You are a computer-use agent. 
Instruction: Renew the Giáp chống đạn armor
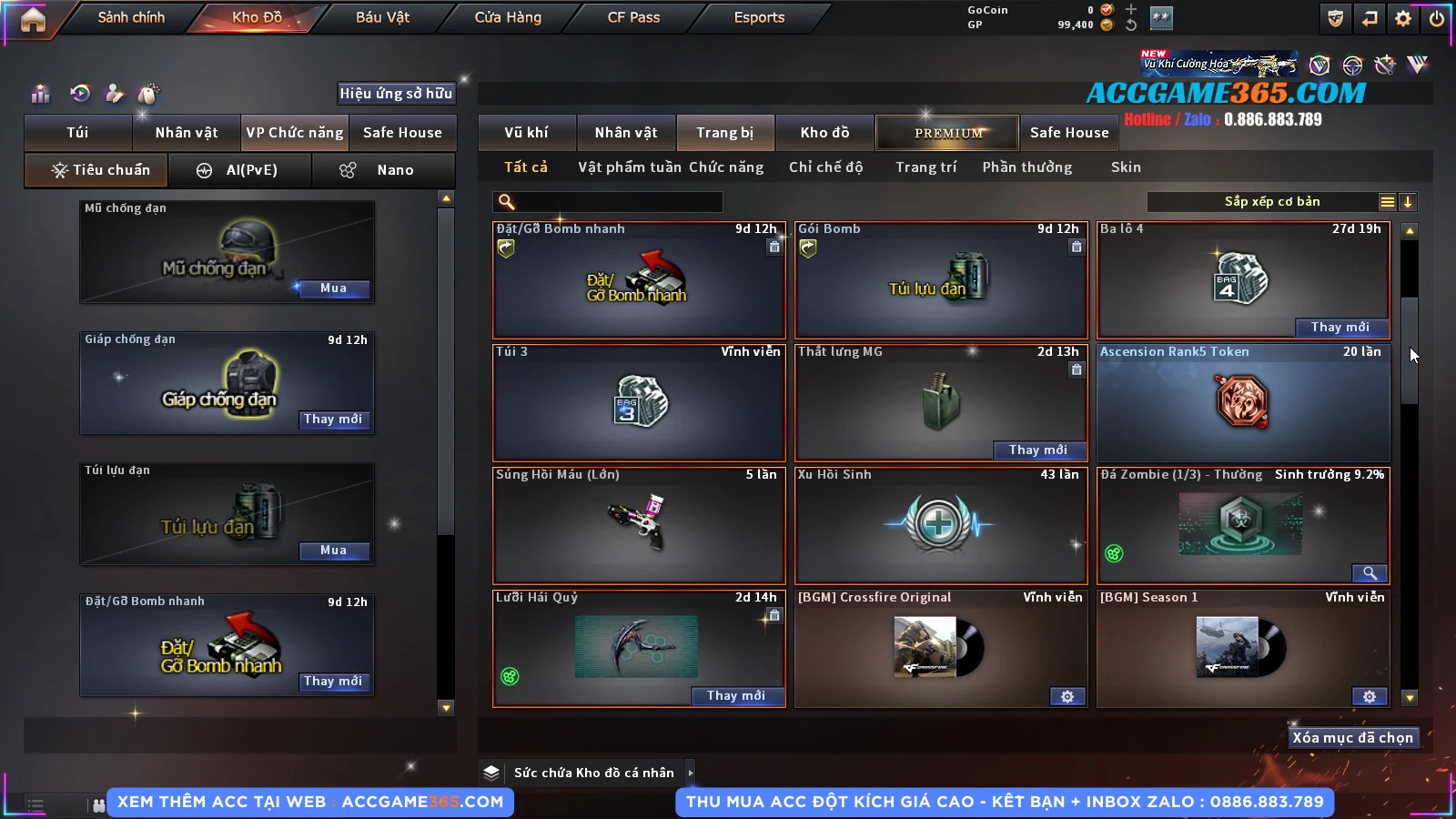(x=333, y=420)
